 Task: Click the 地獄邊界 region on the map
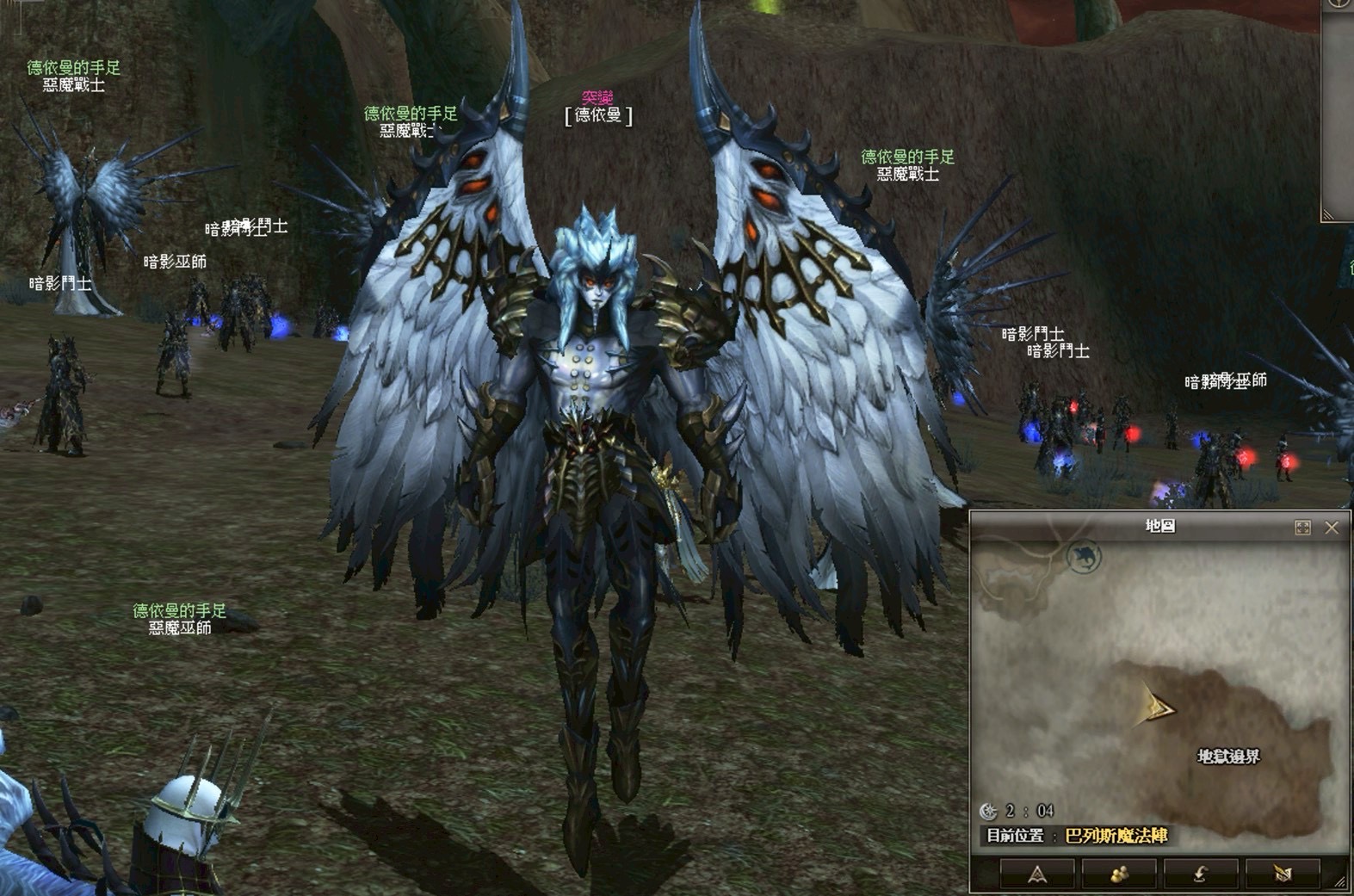pos(1228,757)
